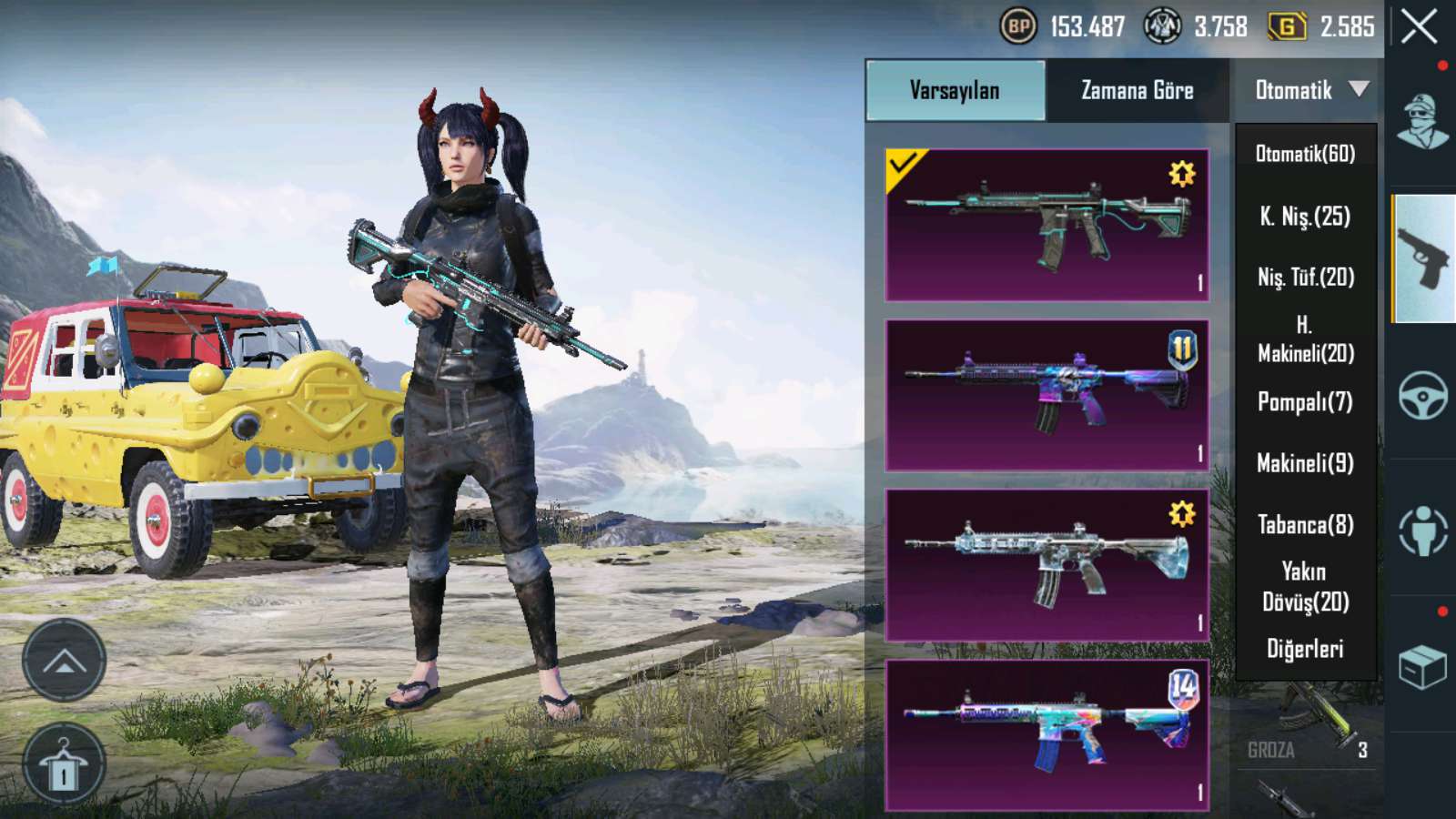The height and width of the screenshot is (819, 1456).
Task: Select Otomatik(60) category
Action: (x=1305, y=154)
